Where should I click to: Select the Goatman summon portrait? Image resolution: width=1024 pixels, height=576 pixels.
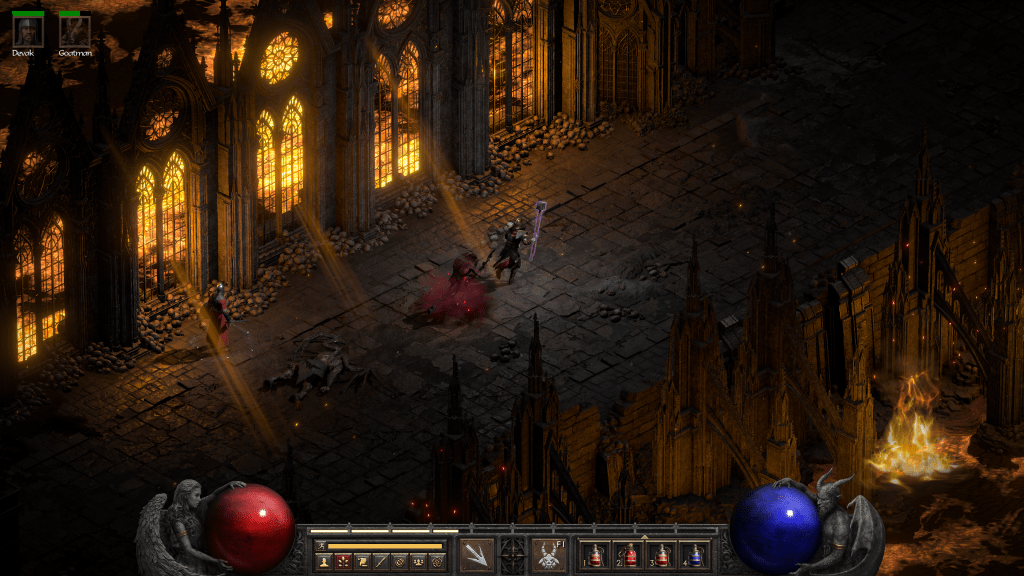74,30
